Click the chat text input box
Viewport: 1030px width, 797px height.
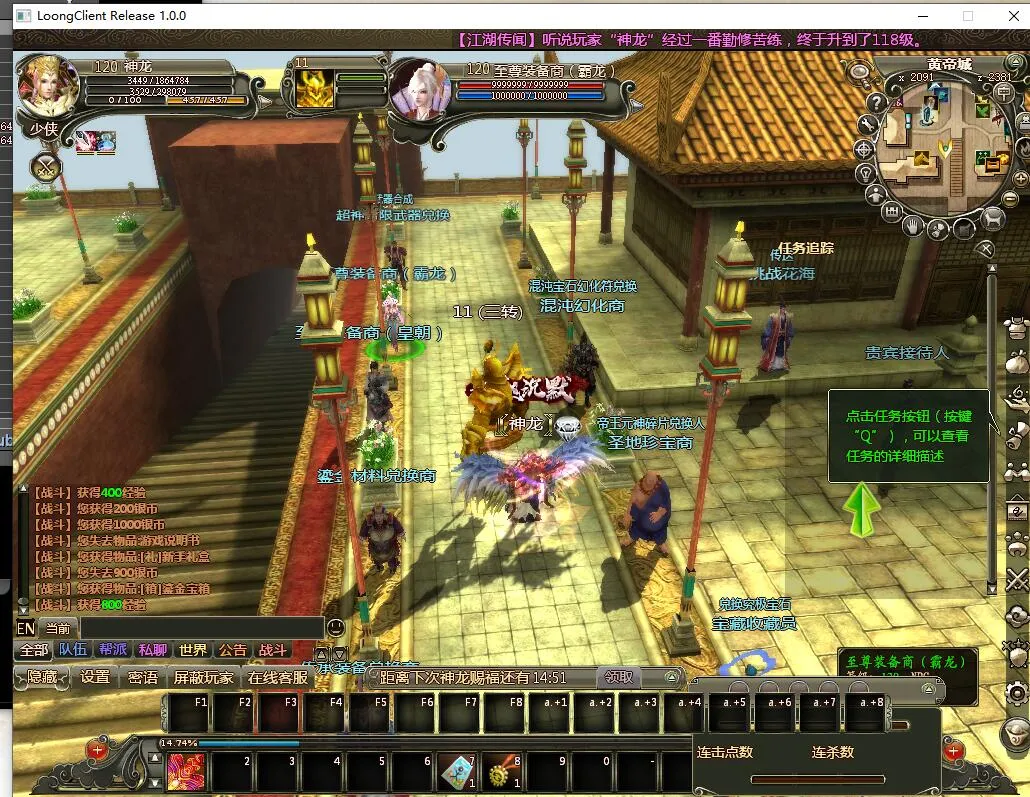(200, 628)
